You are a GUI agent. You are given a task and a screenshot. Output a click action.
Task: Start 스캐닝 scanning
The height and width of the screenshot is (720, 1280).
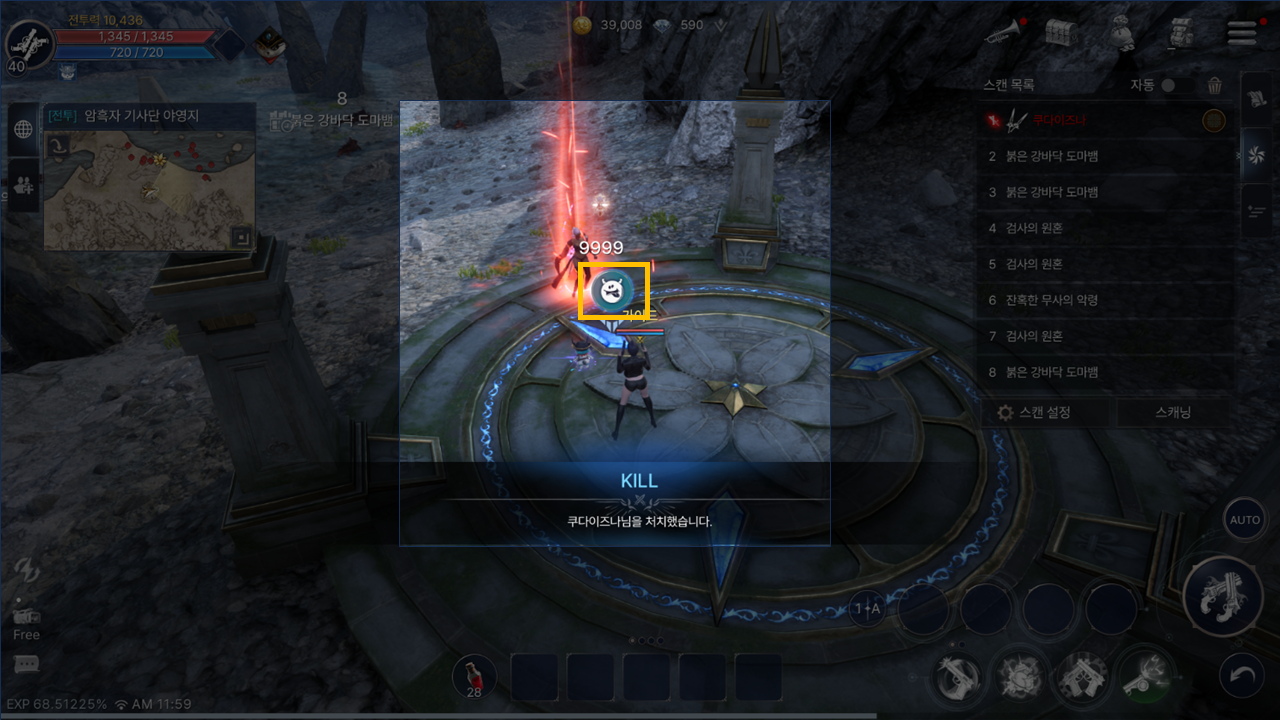[x=1173, y=412]
